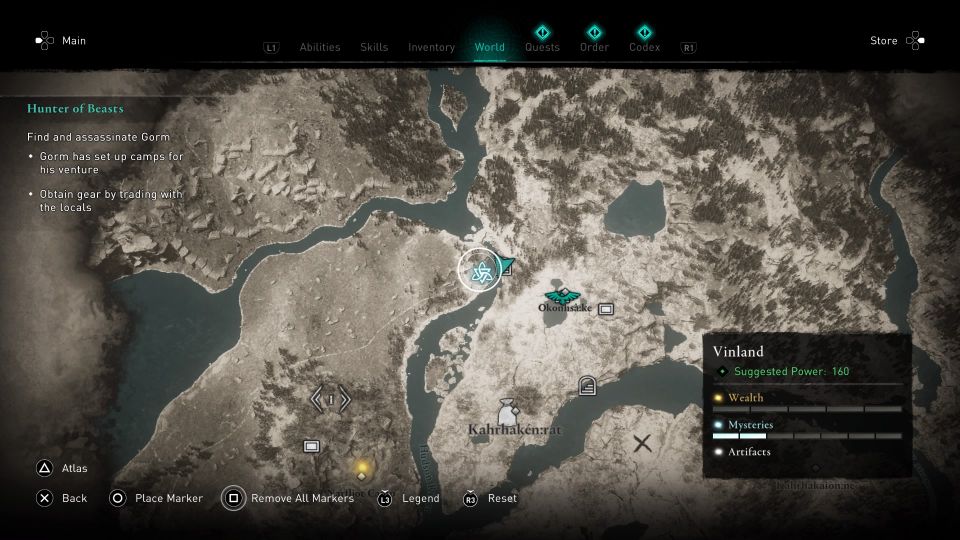960x540 pixels.
Task: Select the Hunter of Beasts quest tracker
Action: (x=76, y=108)
